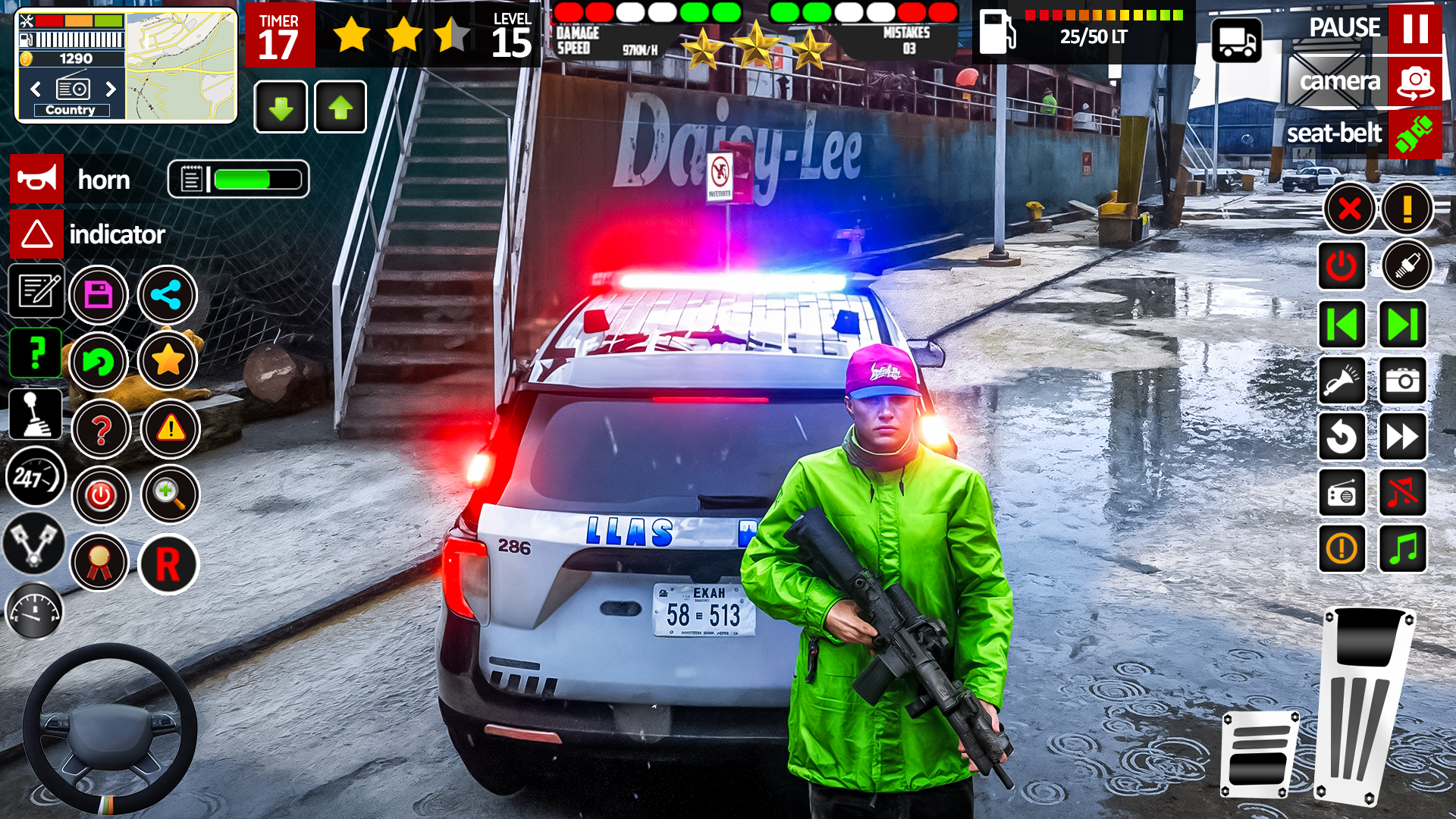Enable the green music note toggle
Viewport: 1456px width, 819px height.
(1401, 549)
